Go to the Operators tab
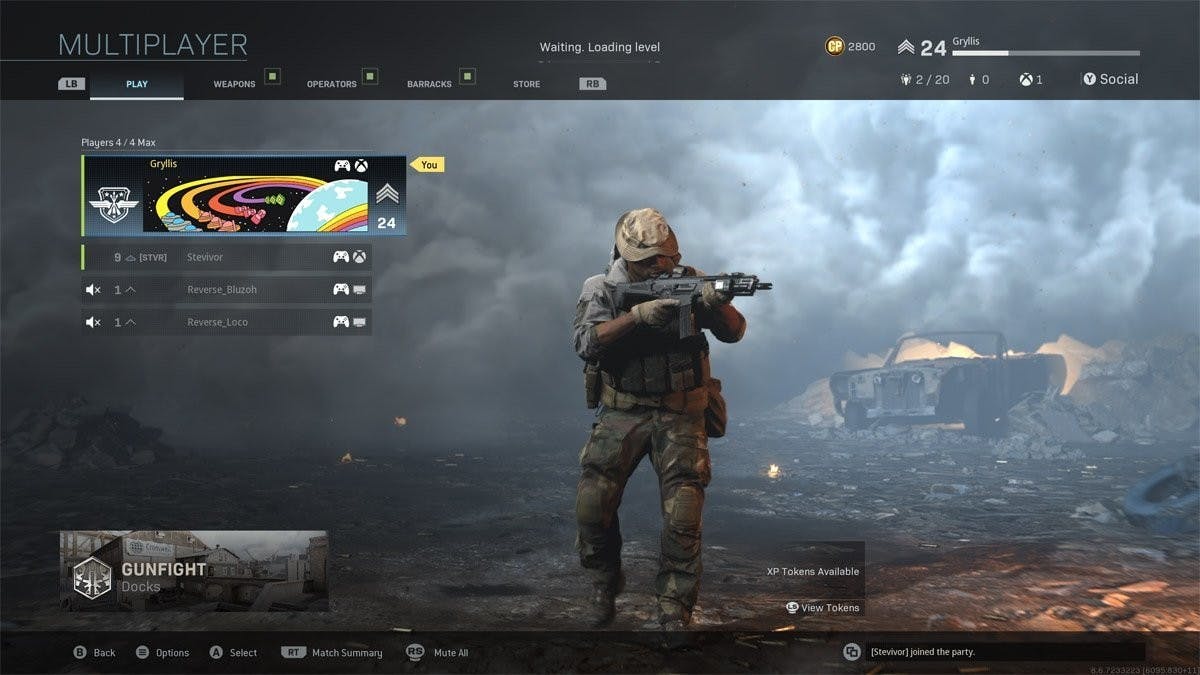Viewport: 1200px width, 675px height. 331,84
